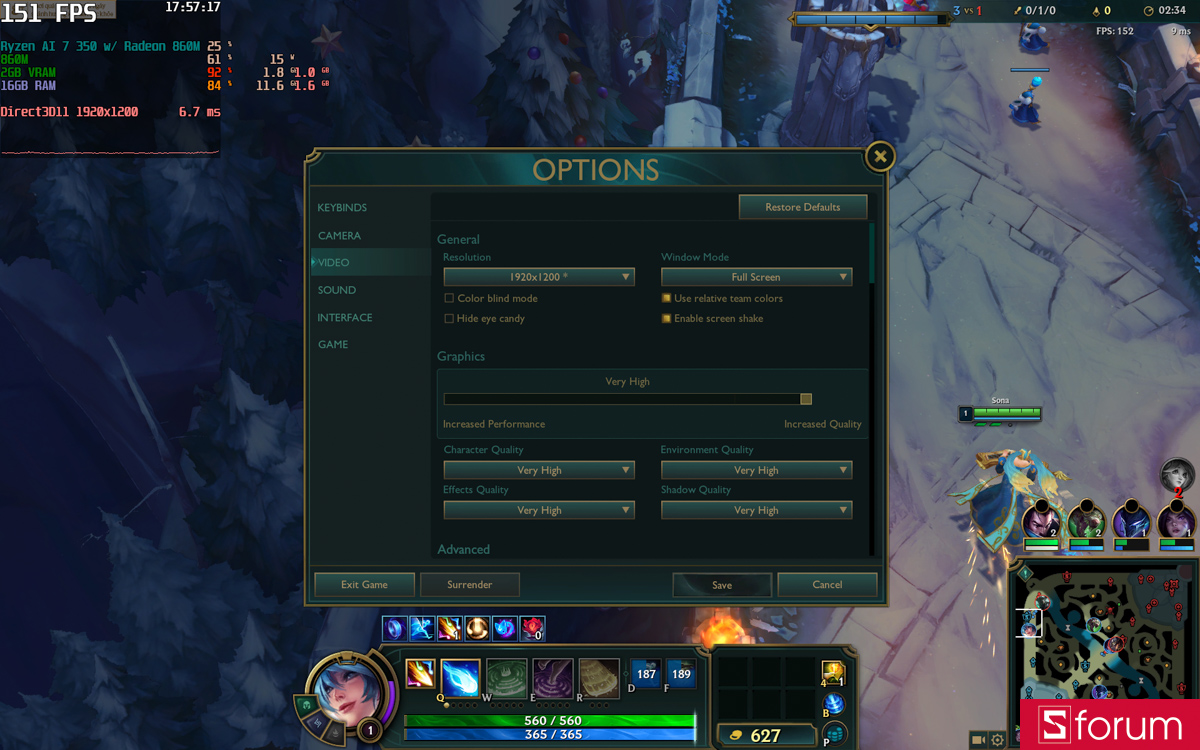Click the Surrender button

coord(469,585)
